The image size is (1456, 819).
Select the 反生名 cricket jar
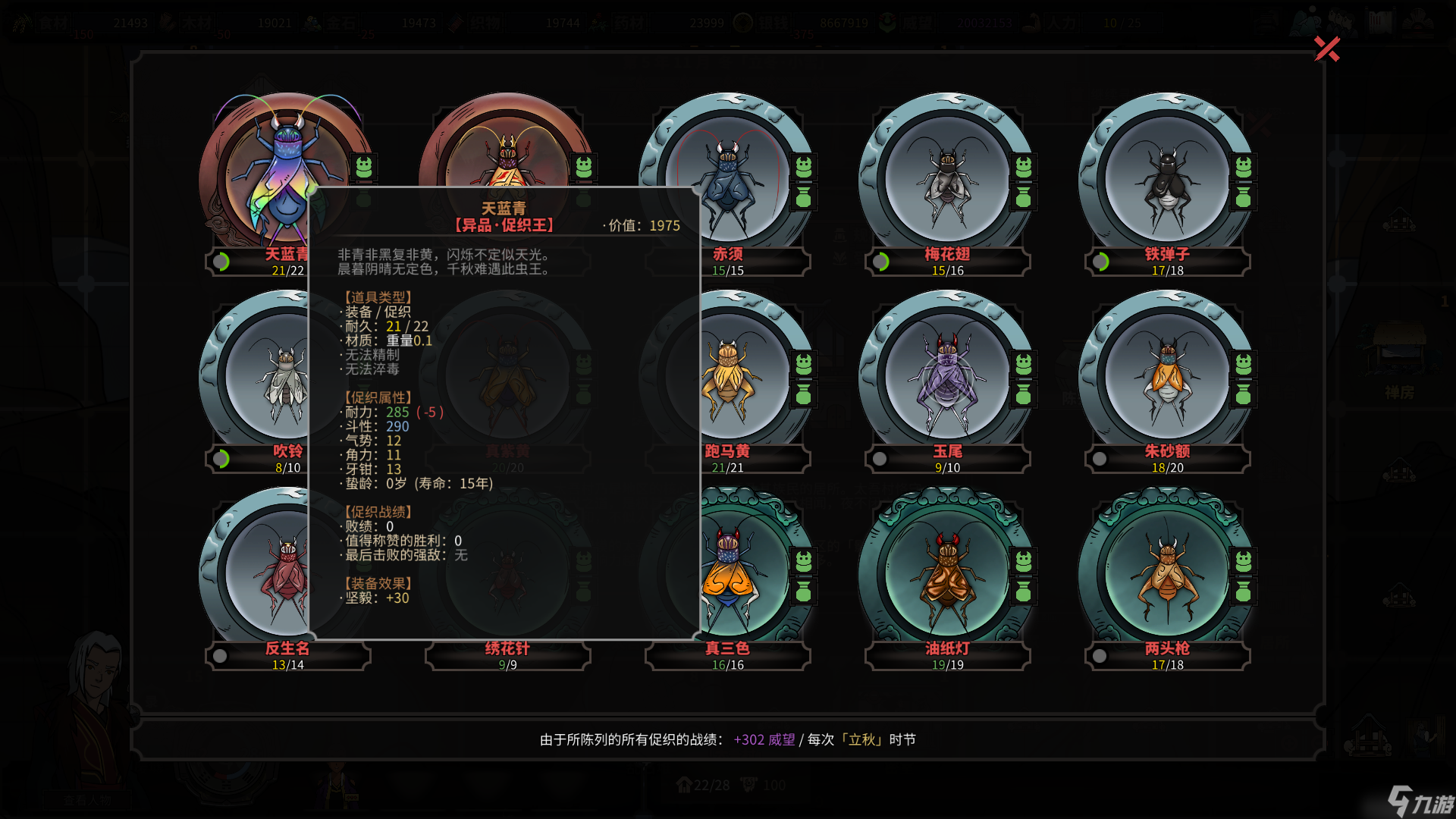[258, 573]
